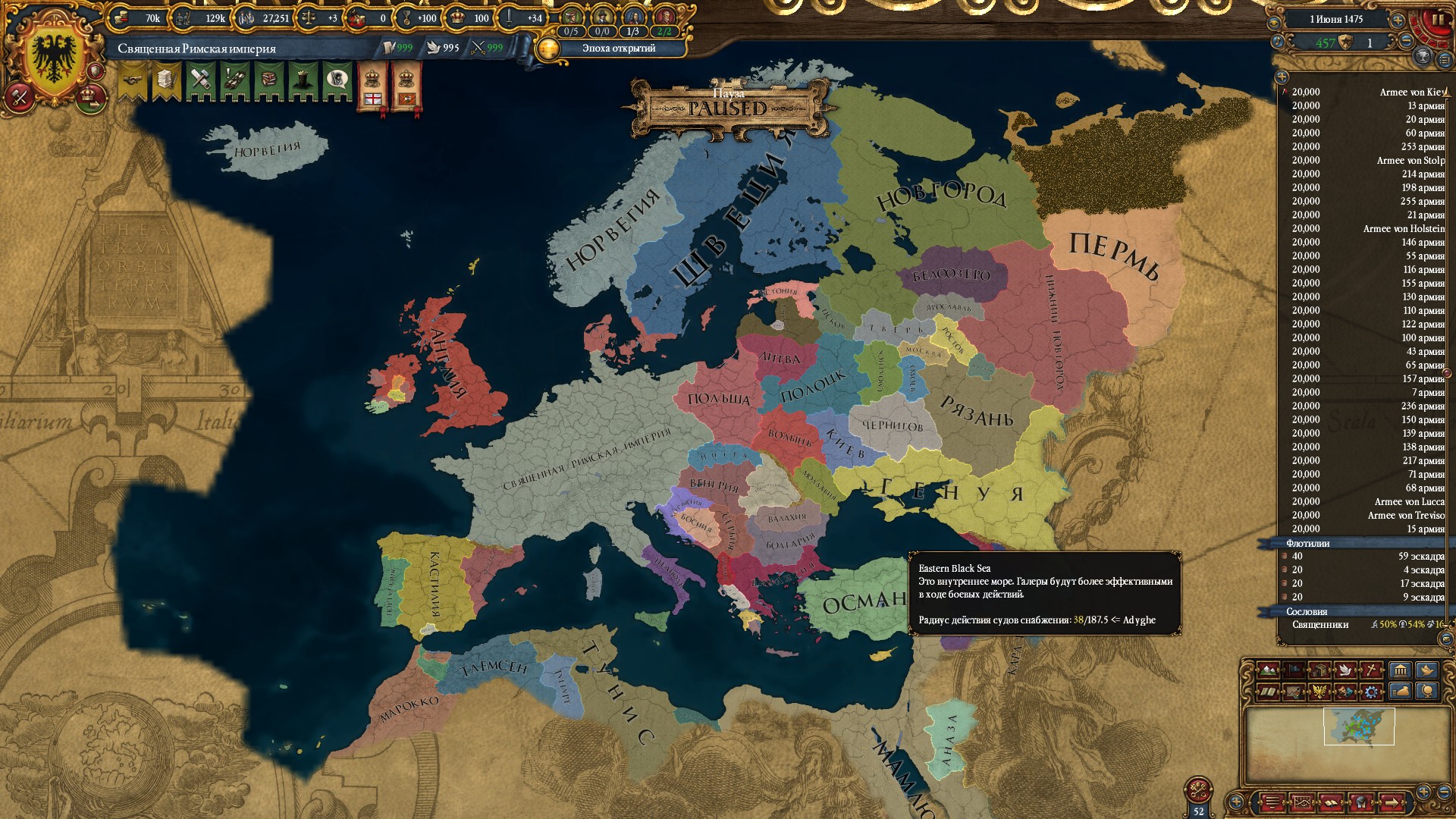Switch to the terrain map mode with mountains icon

1267,670
